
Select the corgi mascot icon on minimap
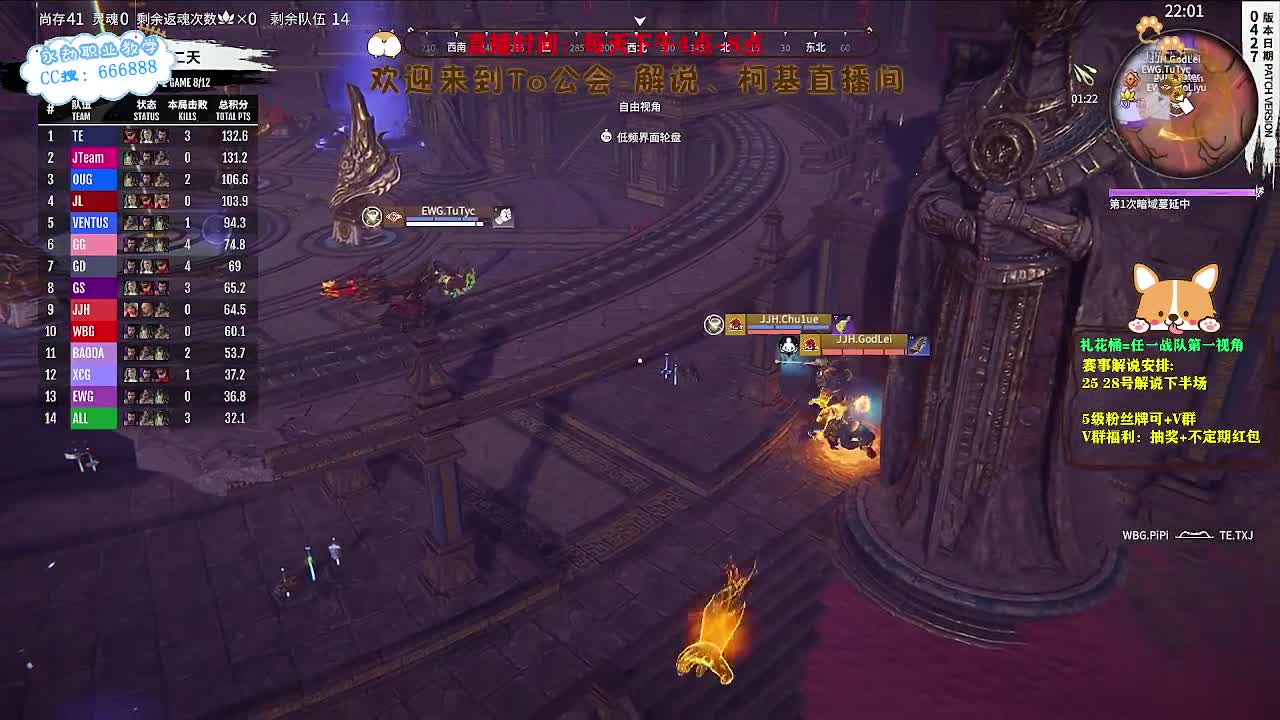coord(1172,46)
